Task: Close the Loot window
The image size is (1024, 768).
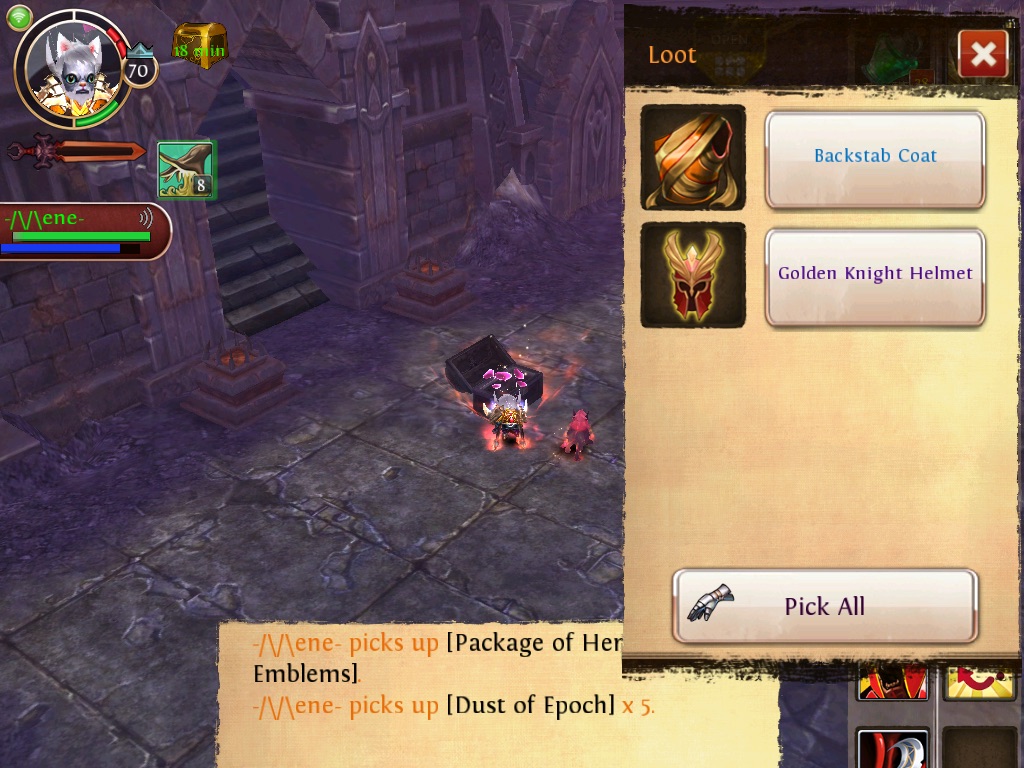Action: [982, 54]
